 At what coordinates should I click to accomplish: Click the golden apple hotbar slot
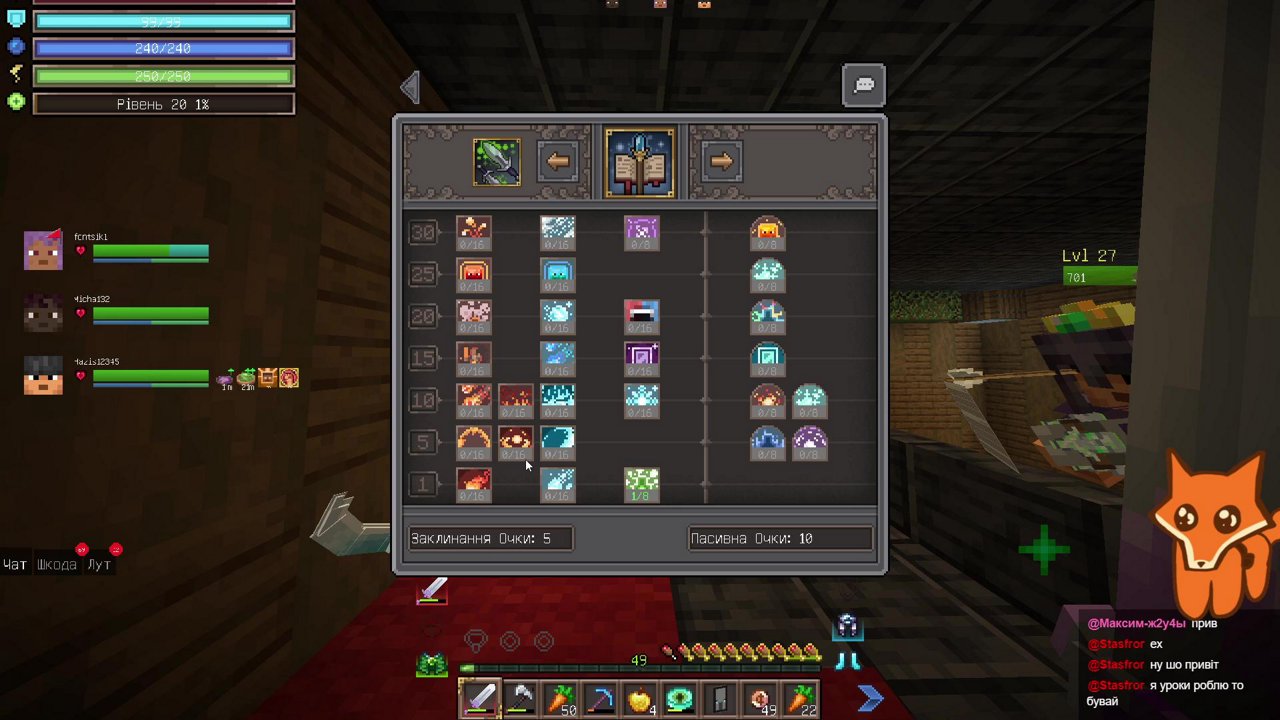(639, 698)
